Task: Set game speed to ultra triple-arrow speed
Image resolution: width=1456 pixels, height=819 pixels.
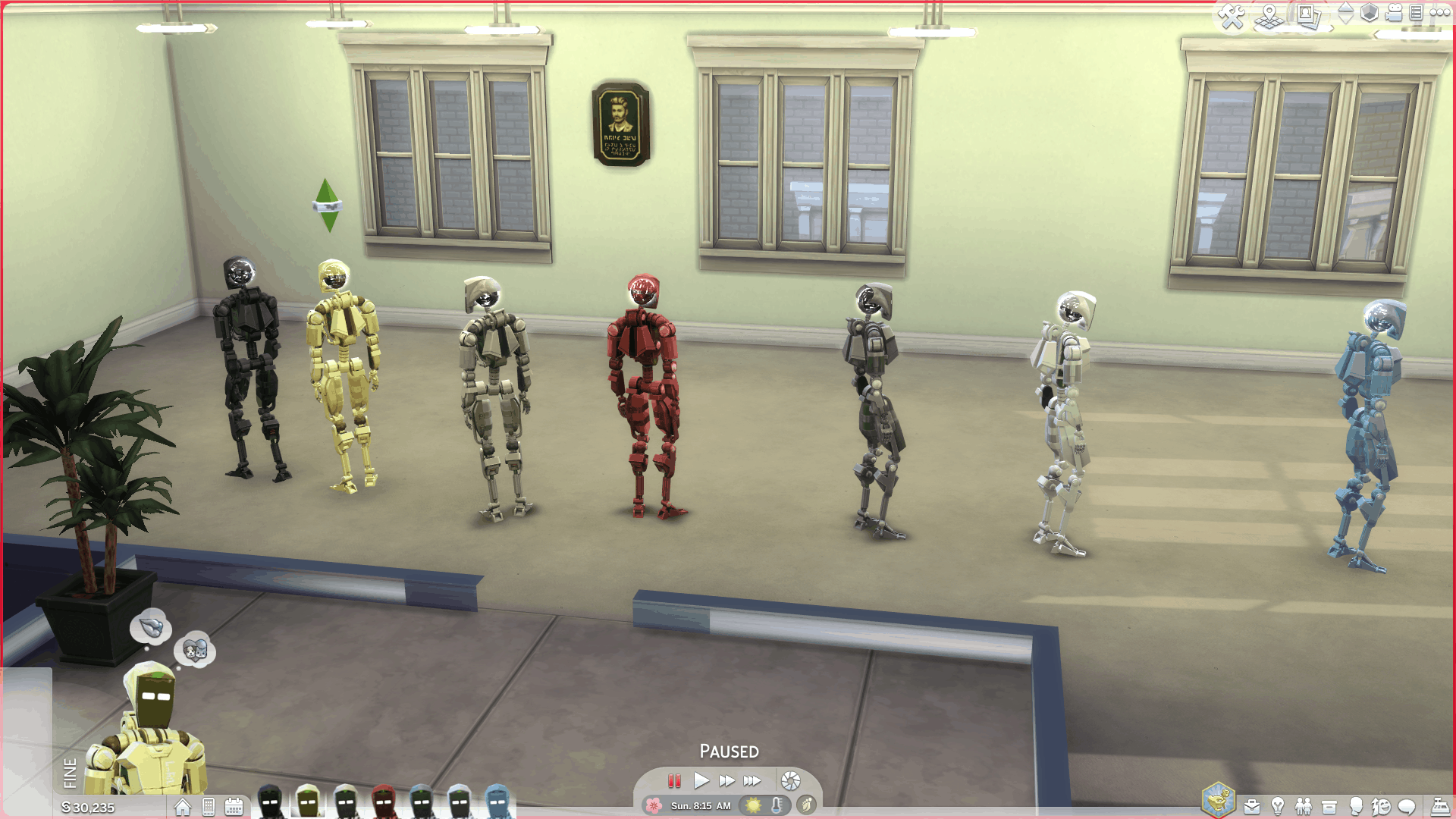Action: pyautogui.click(x=752, y=780)
